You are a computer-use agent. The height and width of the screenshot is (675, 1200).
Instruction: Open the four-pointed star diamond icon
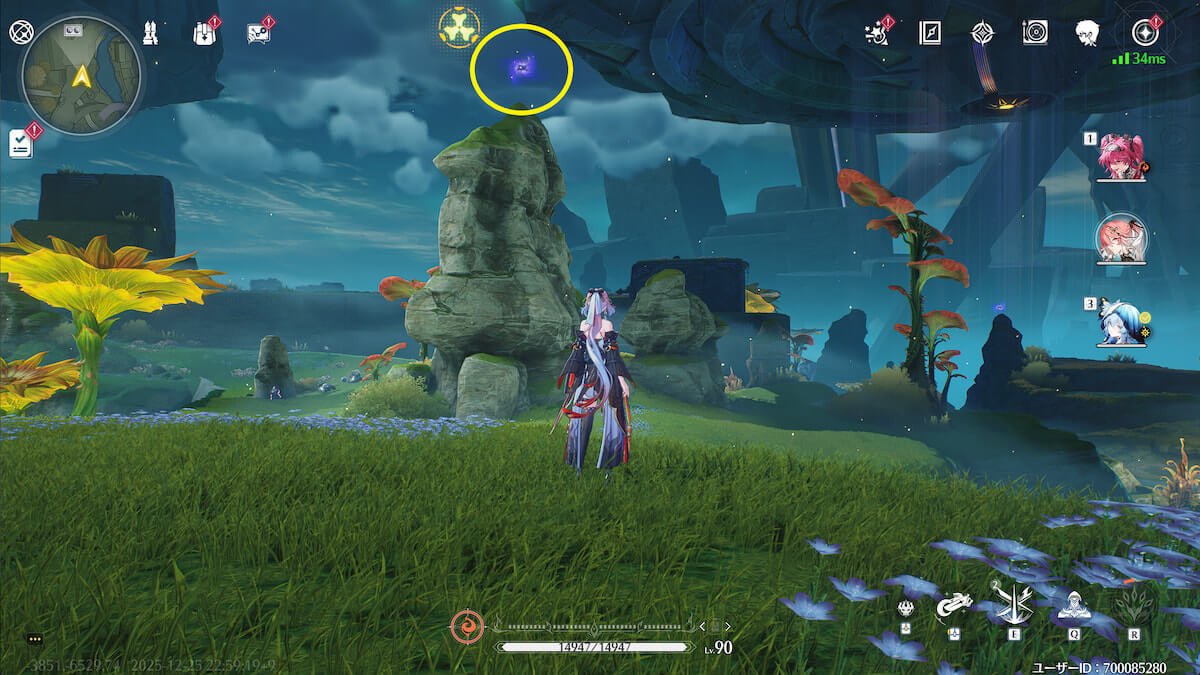point(982,33)
